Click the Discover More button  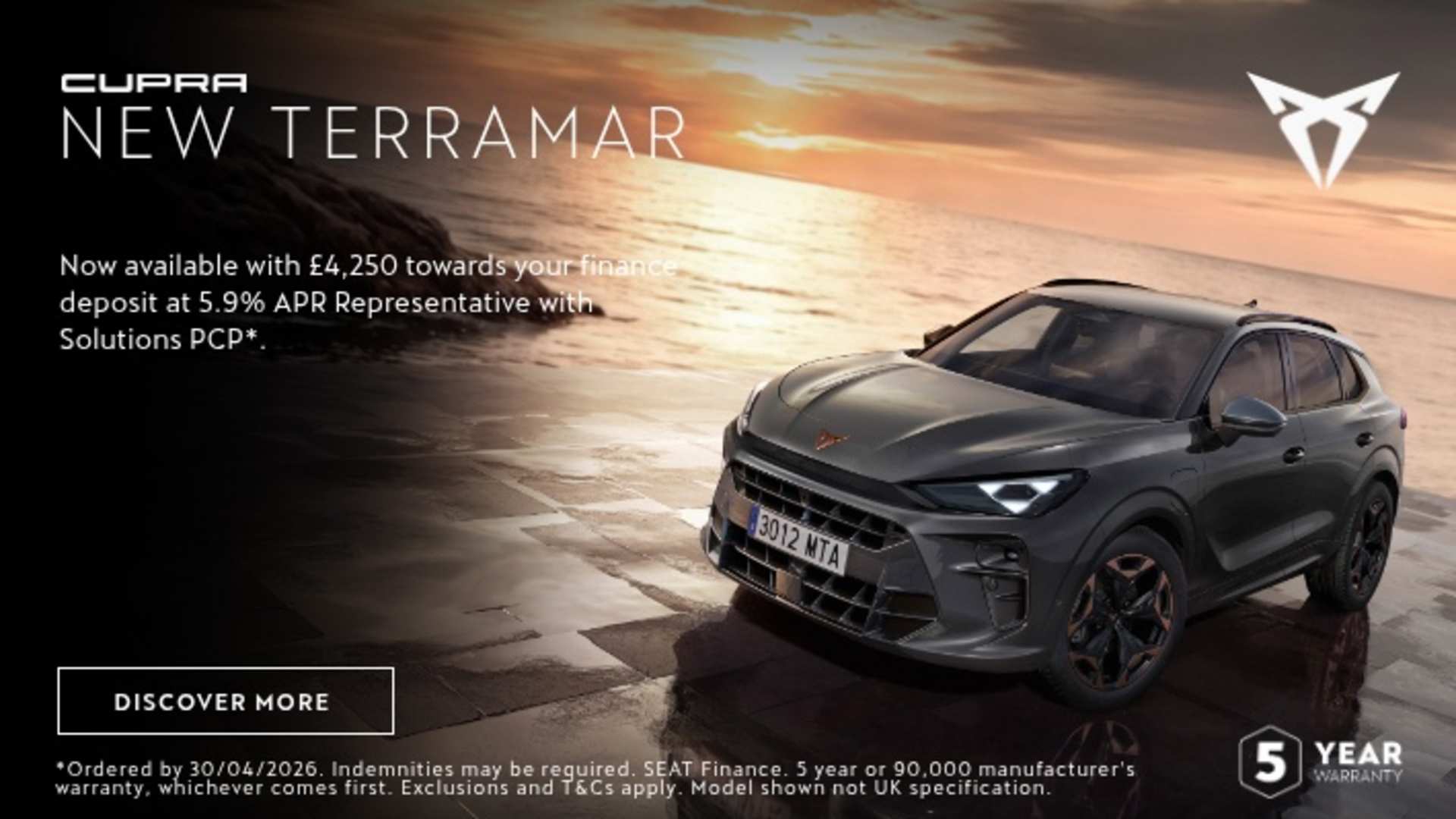pos(225,701)
